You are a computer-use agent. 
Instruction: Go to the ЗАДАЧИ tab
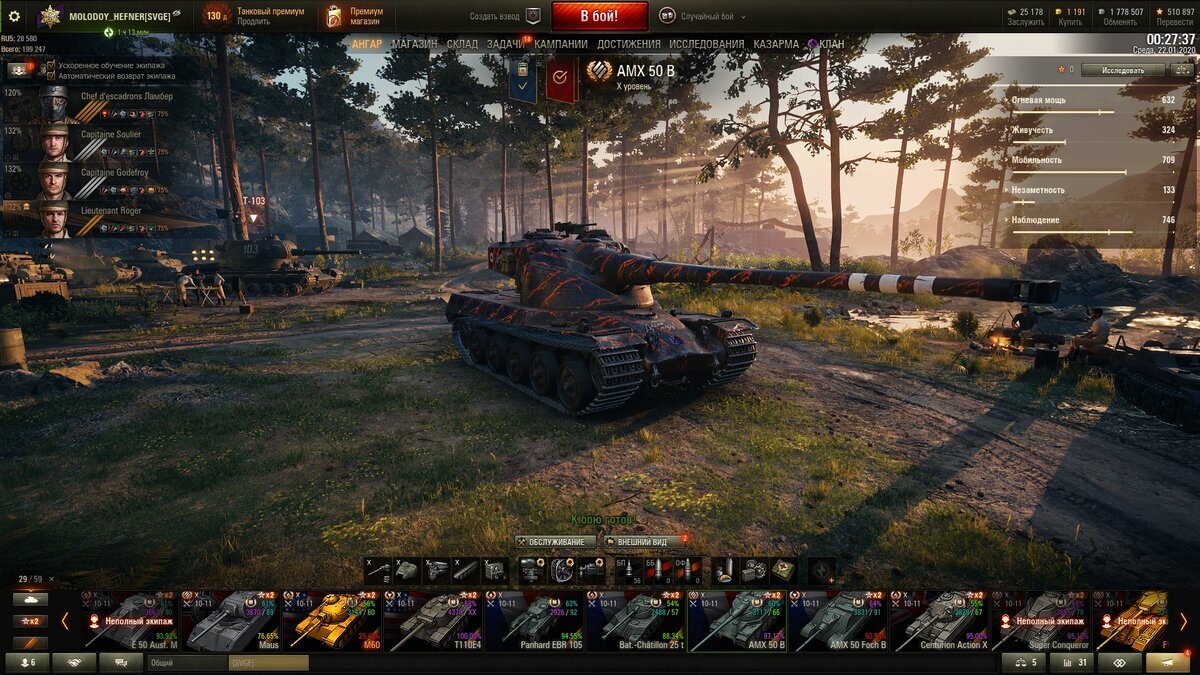pos(506,44)
